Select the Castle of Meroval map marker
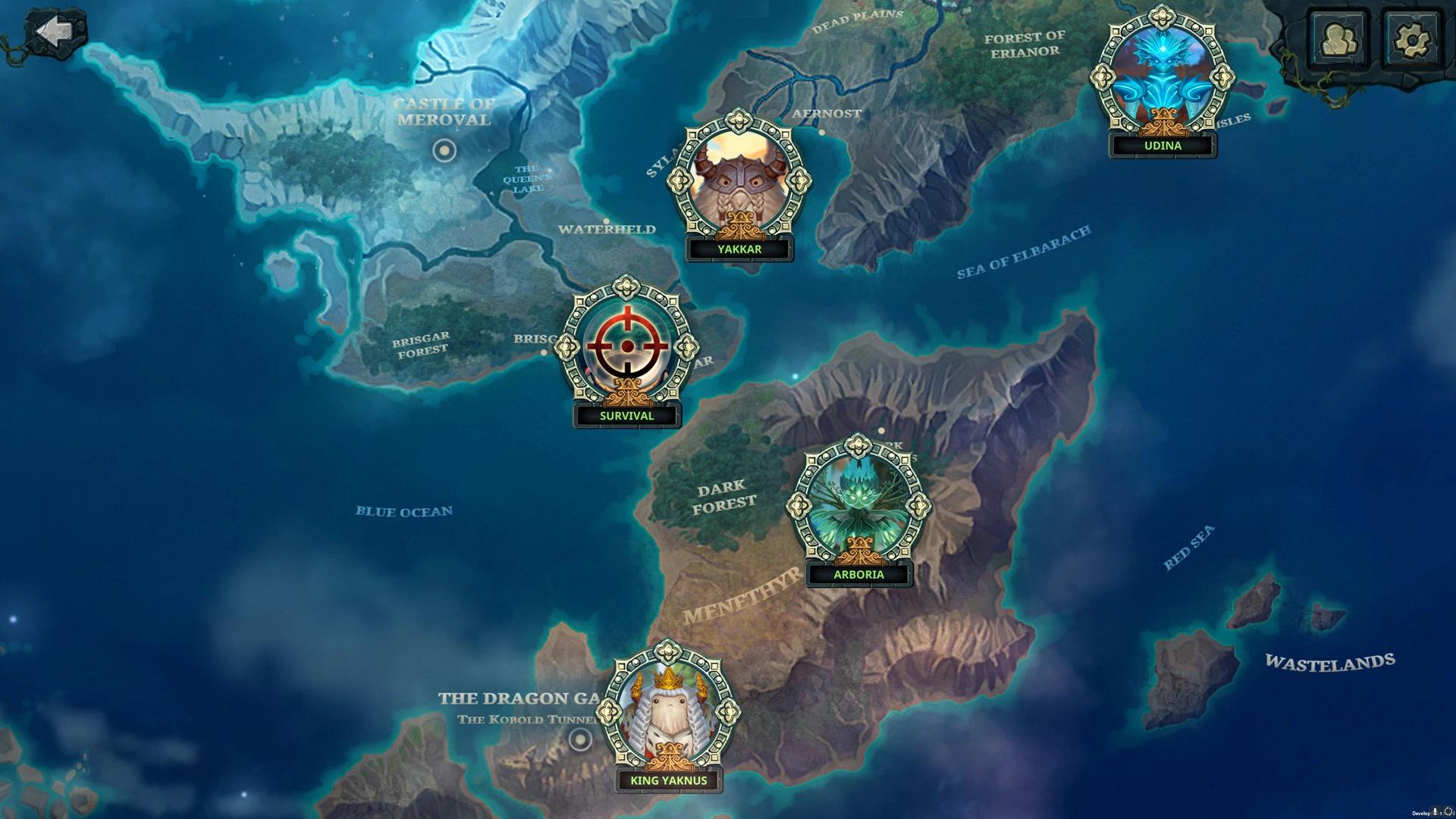 click(444, 151)
